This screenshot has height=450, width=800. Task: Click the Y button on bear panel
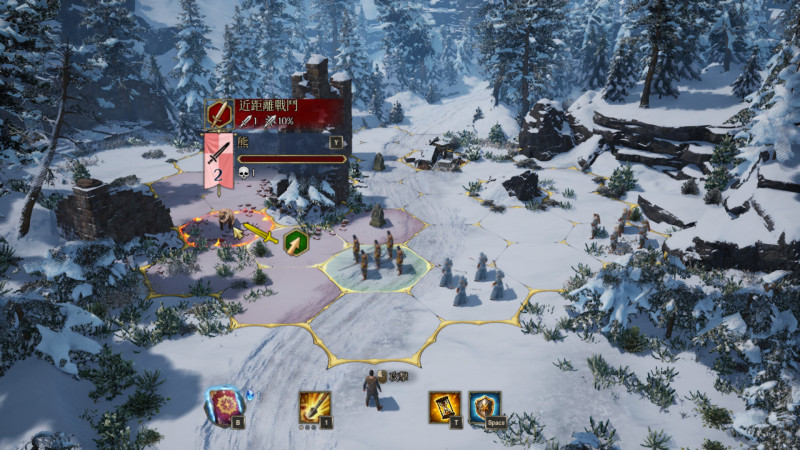point(337,142)
